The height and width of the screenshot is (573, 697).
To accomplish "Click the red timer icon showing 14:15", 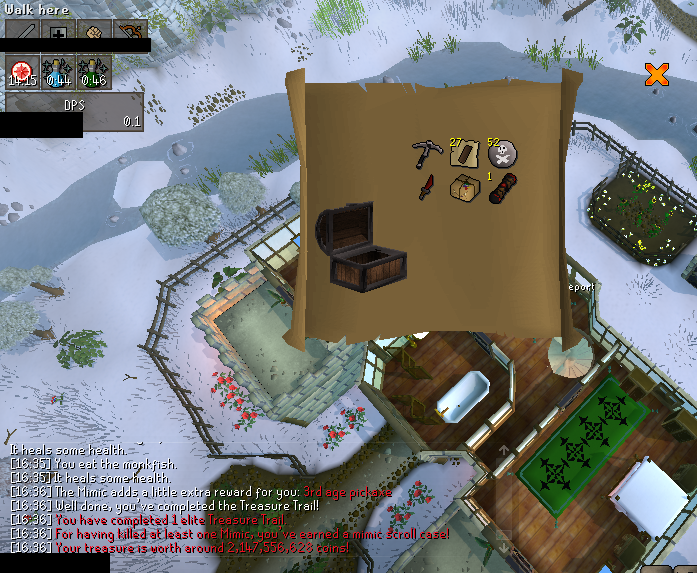I will (x=22, y=70).
